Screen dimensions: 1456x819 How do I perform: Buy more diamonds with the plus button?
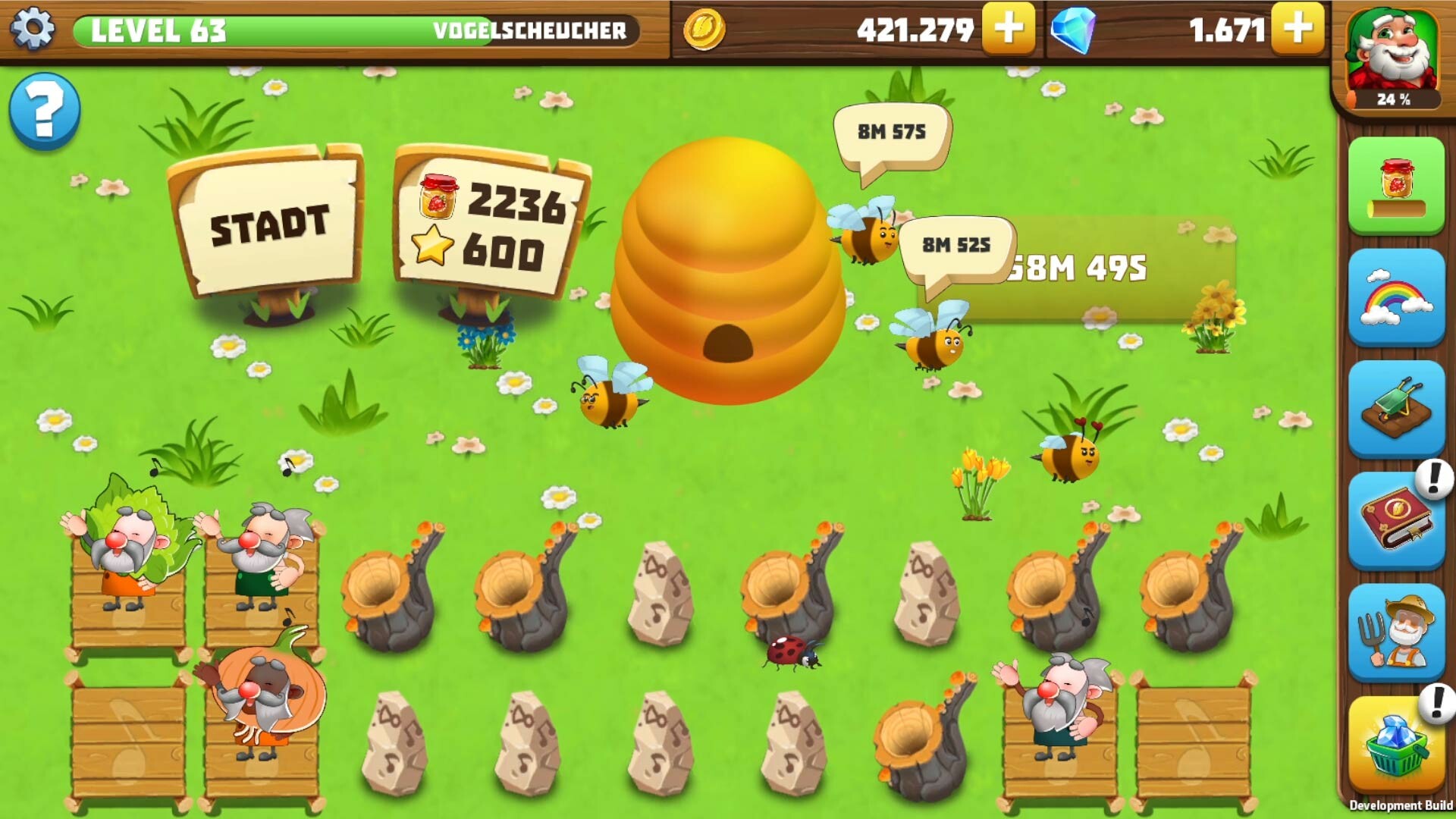(x=1299, y=30)
